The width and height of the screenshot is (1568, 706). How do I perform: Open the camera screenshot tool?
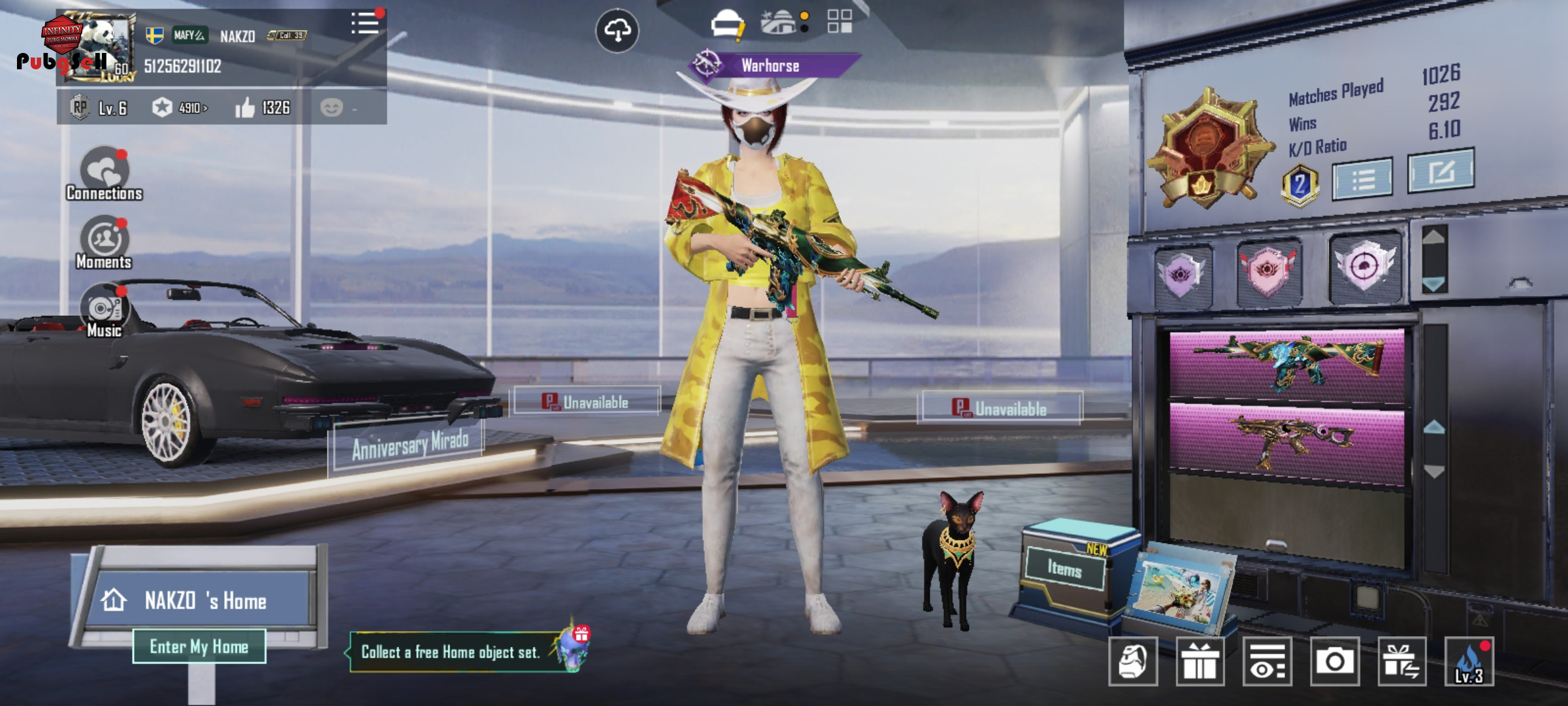(x=1334, y=662)
